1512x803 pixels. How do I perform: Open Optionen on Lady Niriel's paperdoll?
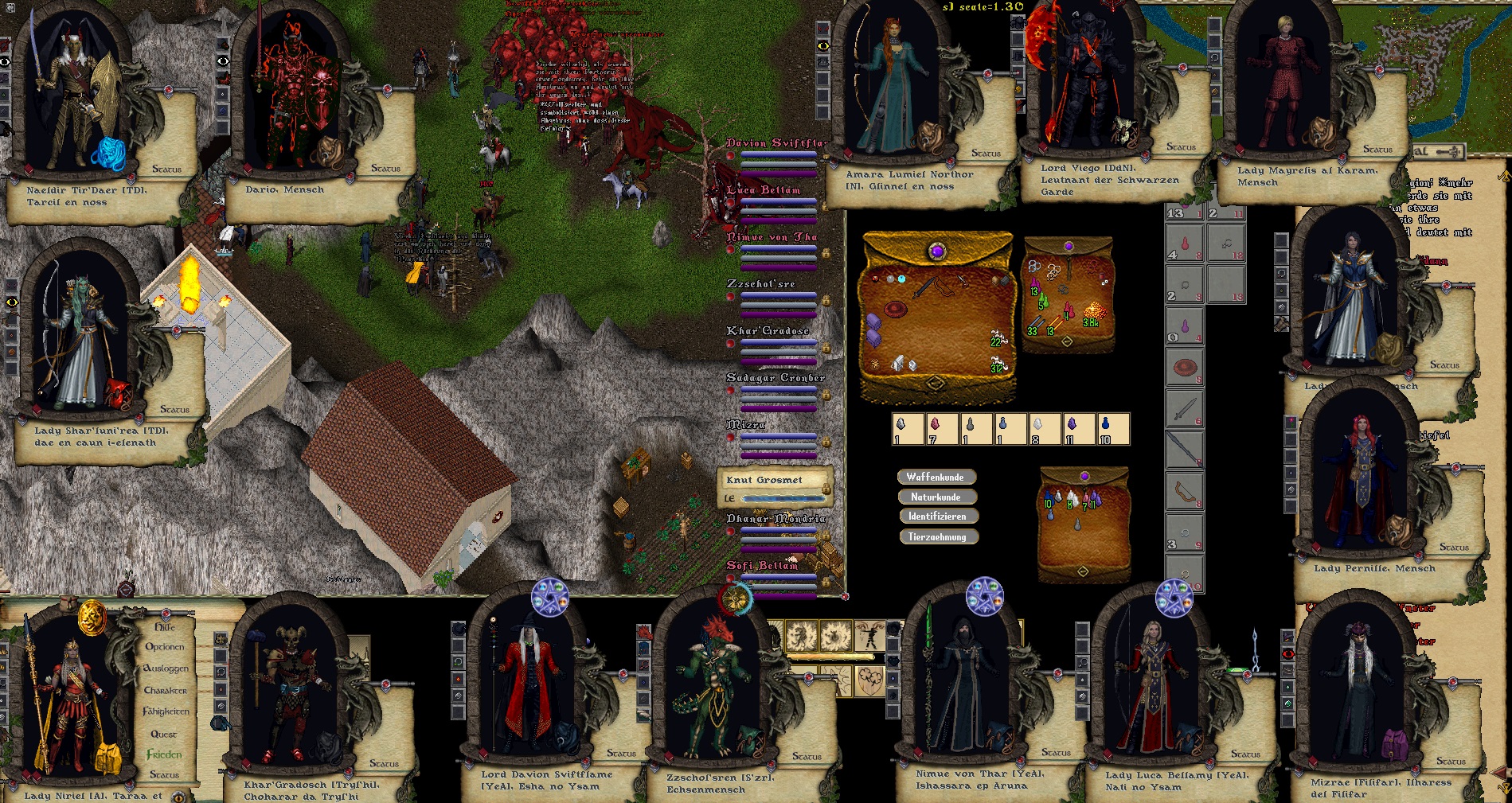point(165,647)
